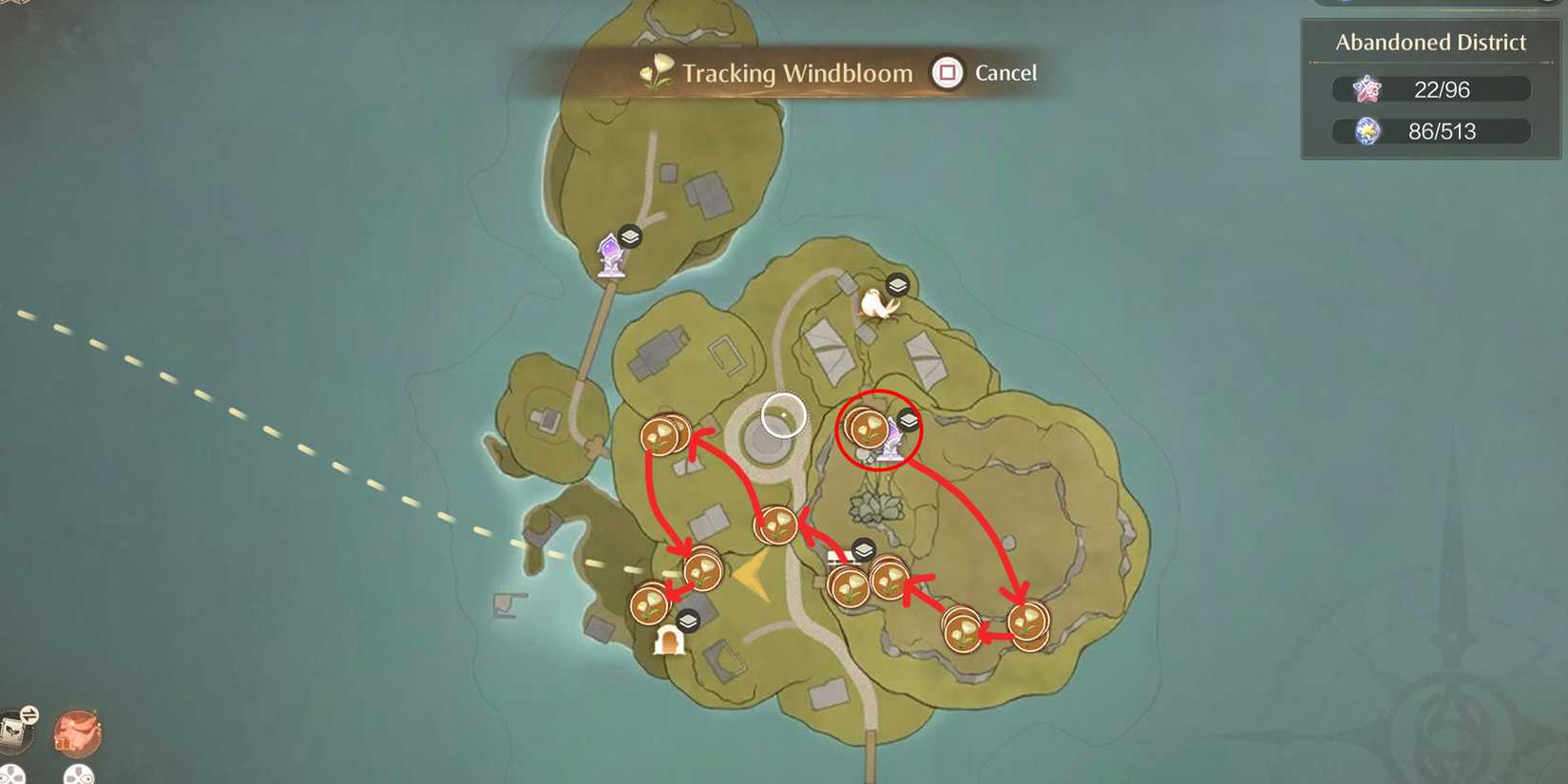
Task: Cancel the Windbloom tracking
Action: (x=1005, y=72)
